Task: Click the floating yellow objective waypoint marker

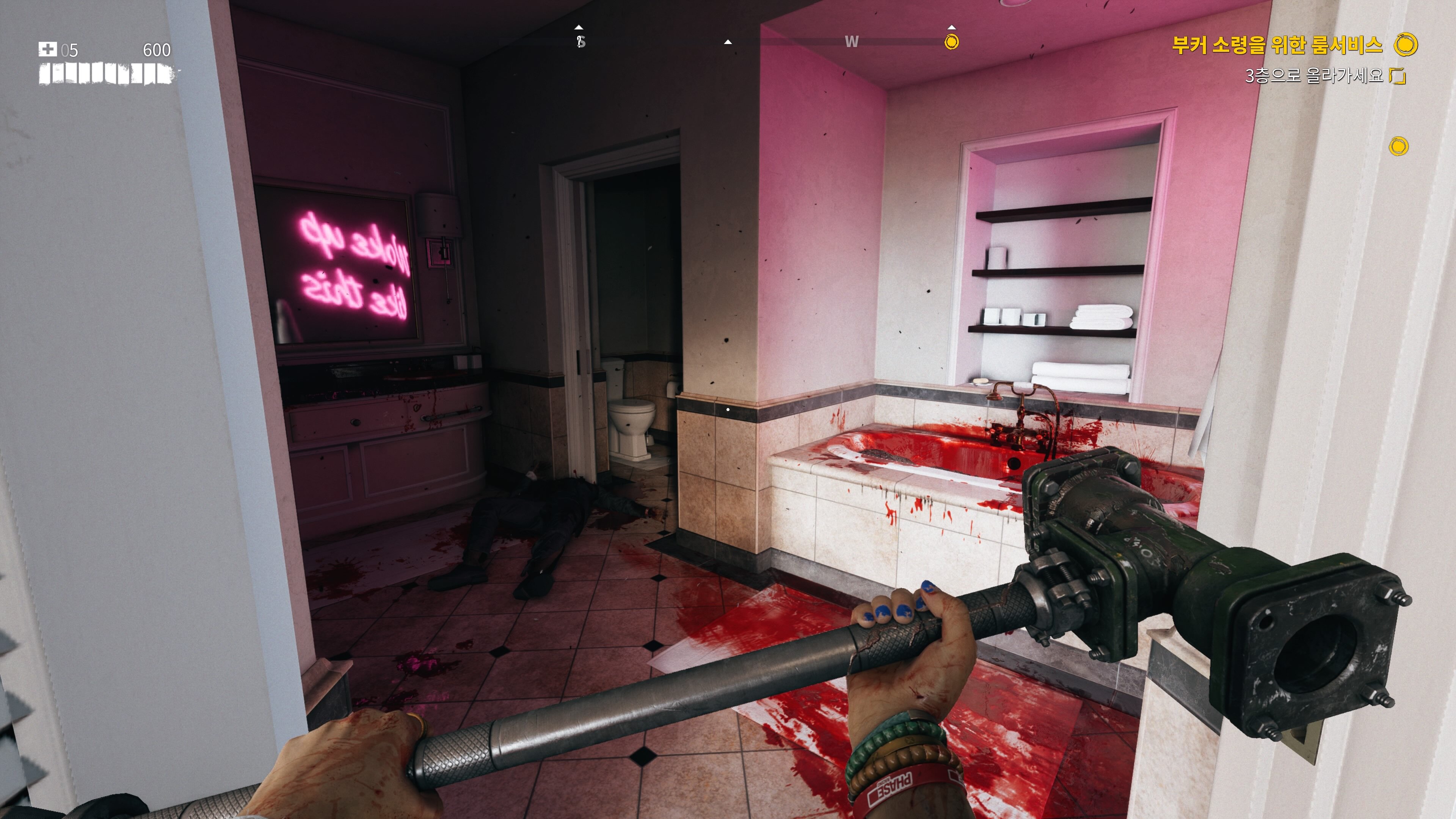Action: point(1398,146)
